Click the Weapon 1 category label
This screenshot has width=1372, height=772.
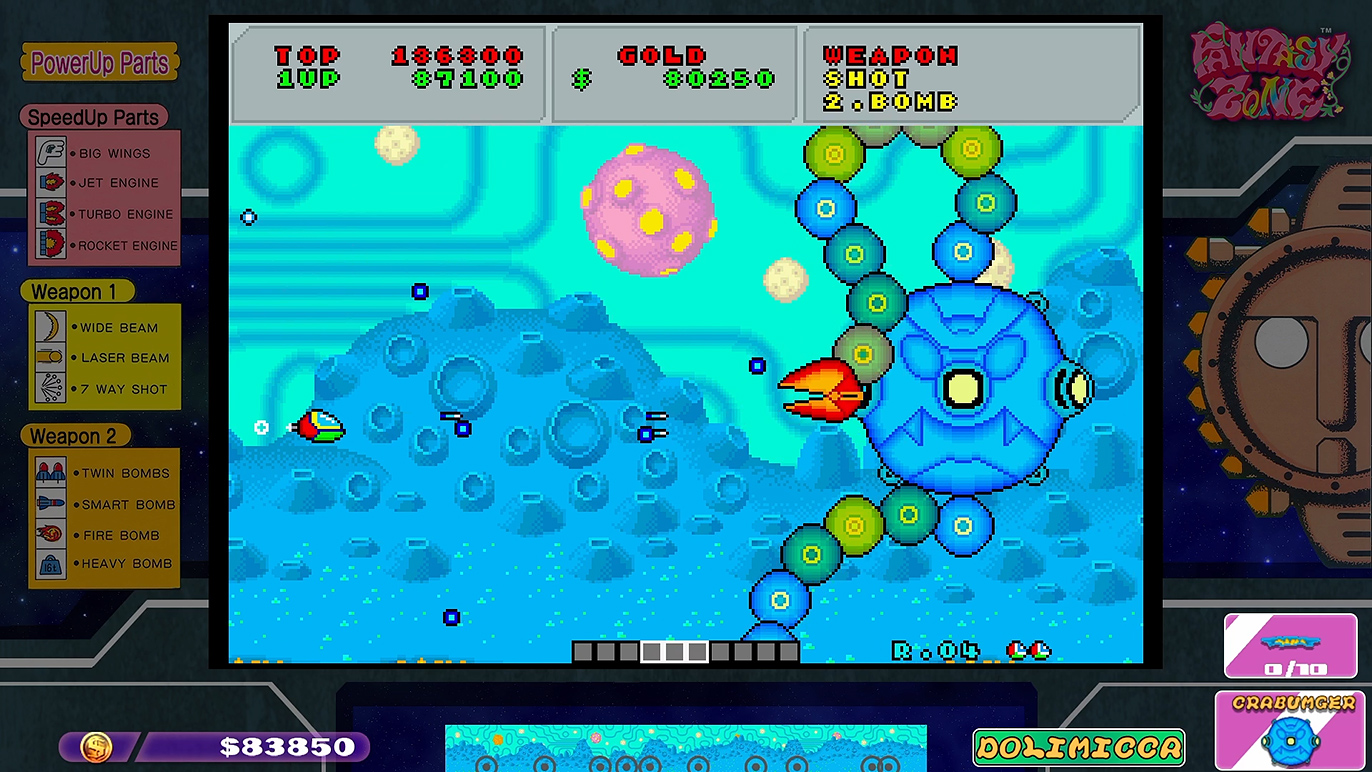click(x=76, y=292)
